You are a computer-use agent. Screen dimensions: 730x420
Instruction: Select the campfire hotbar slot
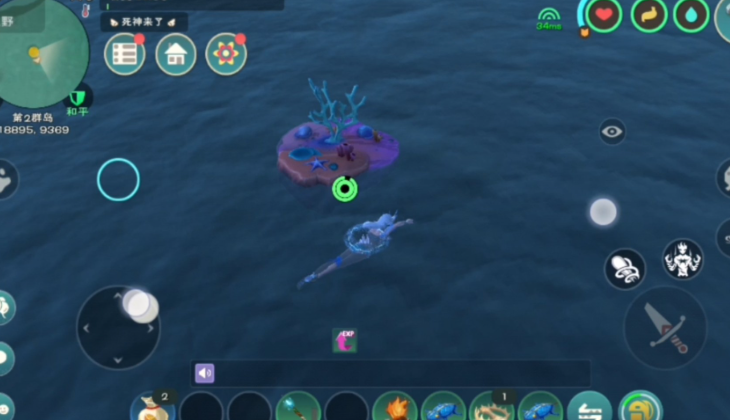tap(395, 408)
